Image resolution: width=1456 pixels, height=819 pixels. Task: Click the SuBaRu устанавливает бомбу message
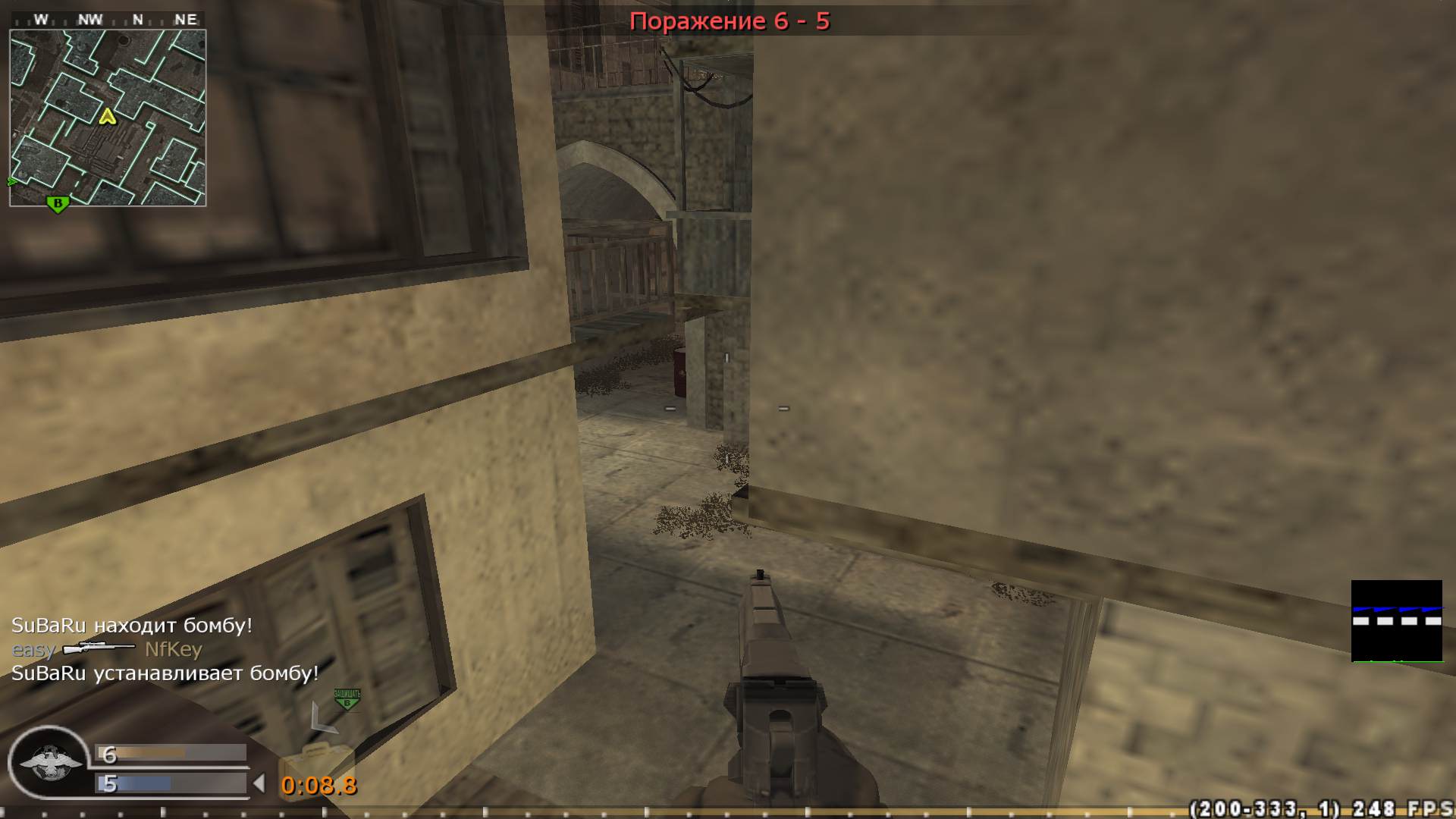point(164,673)
